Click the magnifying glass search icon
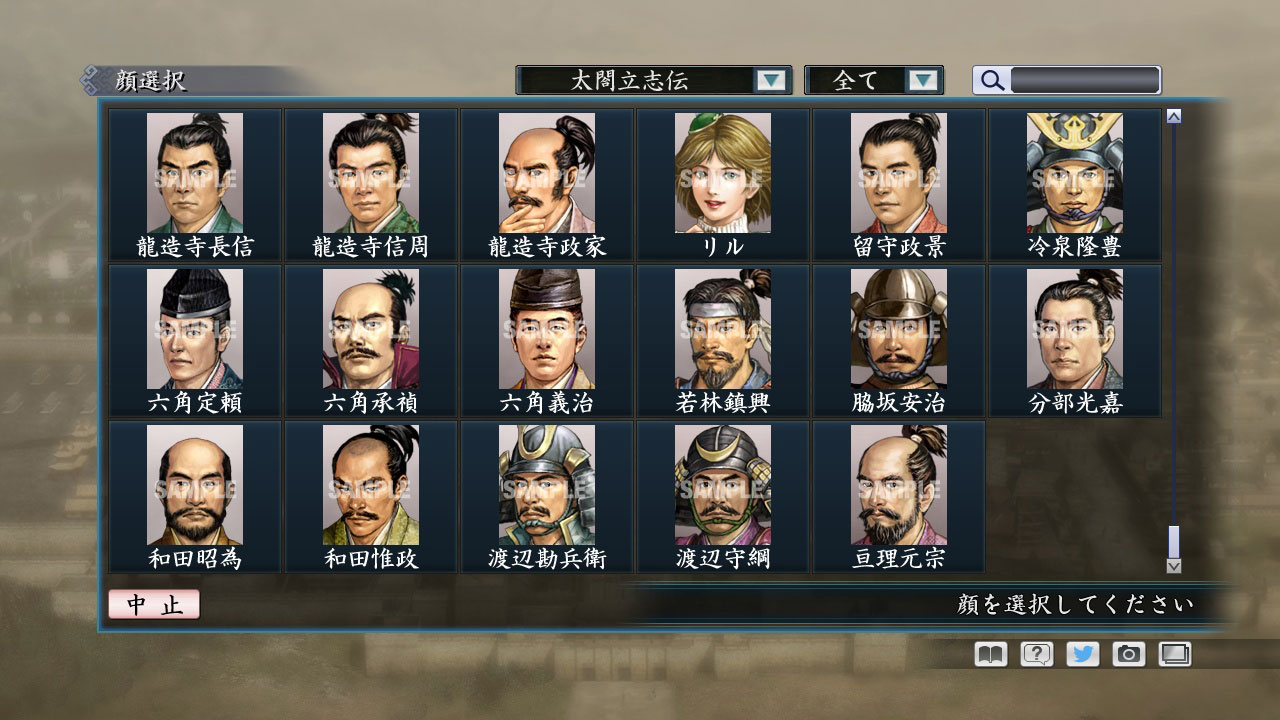Image resolution: width=1280 pixels, height=720 pixels. [990, 79]
